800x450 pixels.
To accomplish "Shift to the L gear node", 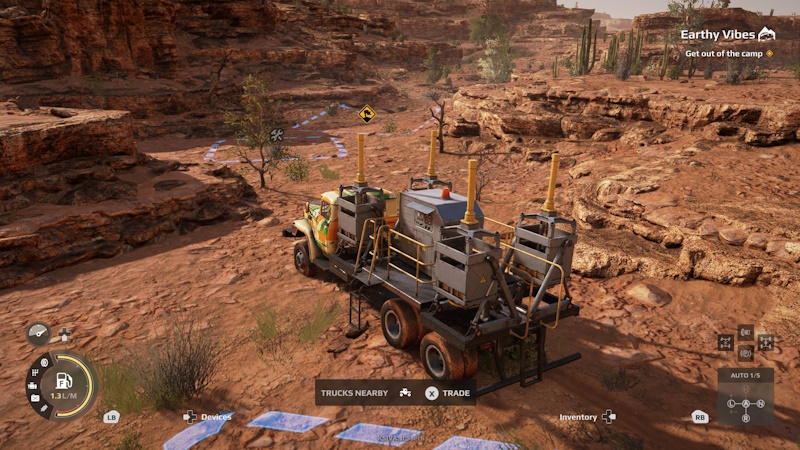I will (x=731, y=404).
